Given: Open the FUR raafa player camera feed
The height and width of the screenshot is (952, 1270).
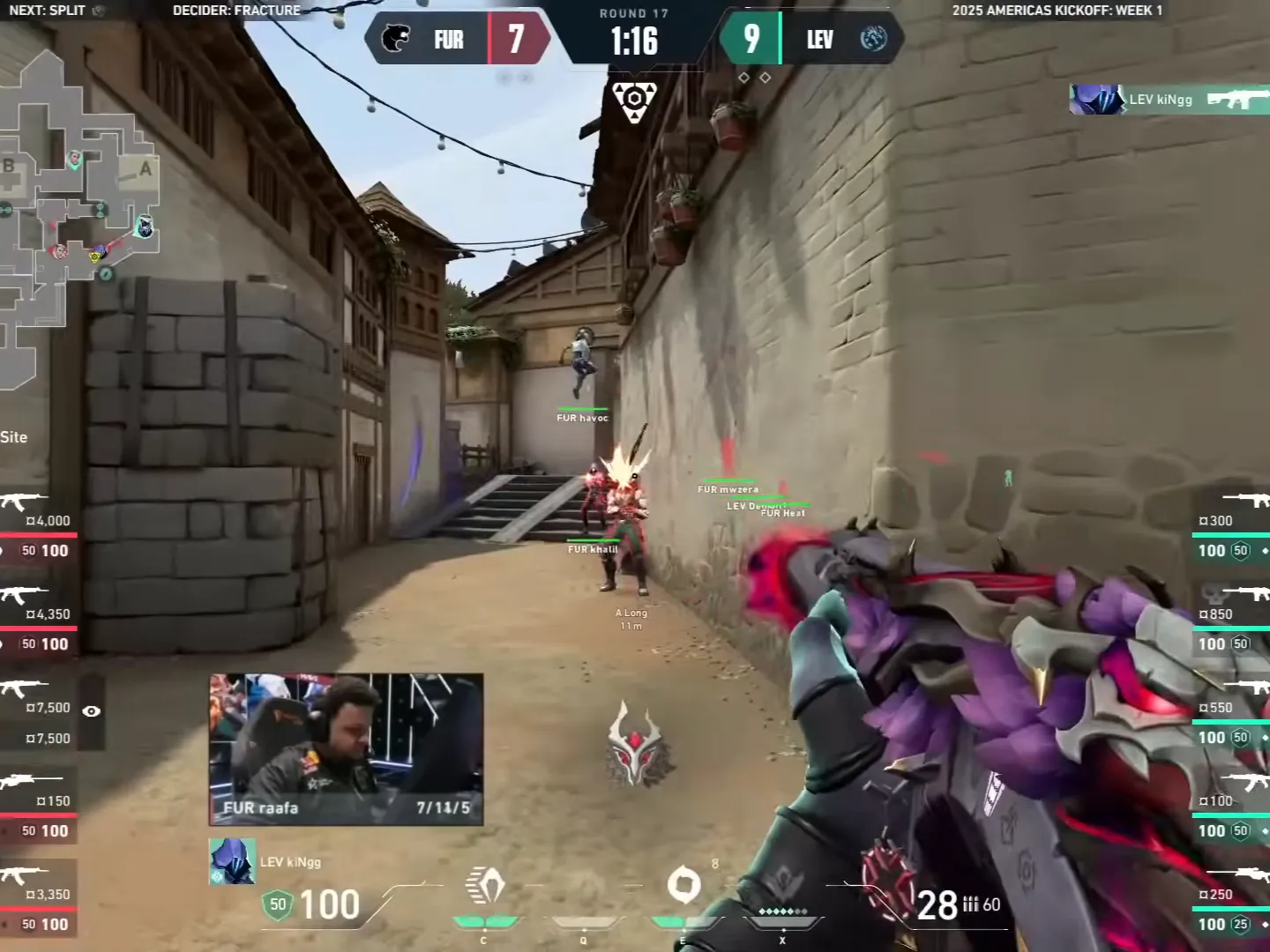Looking at the screenshot, I should point(346,749).
